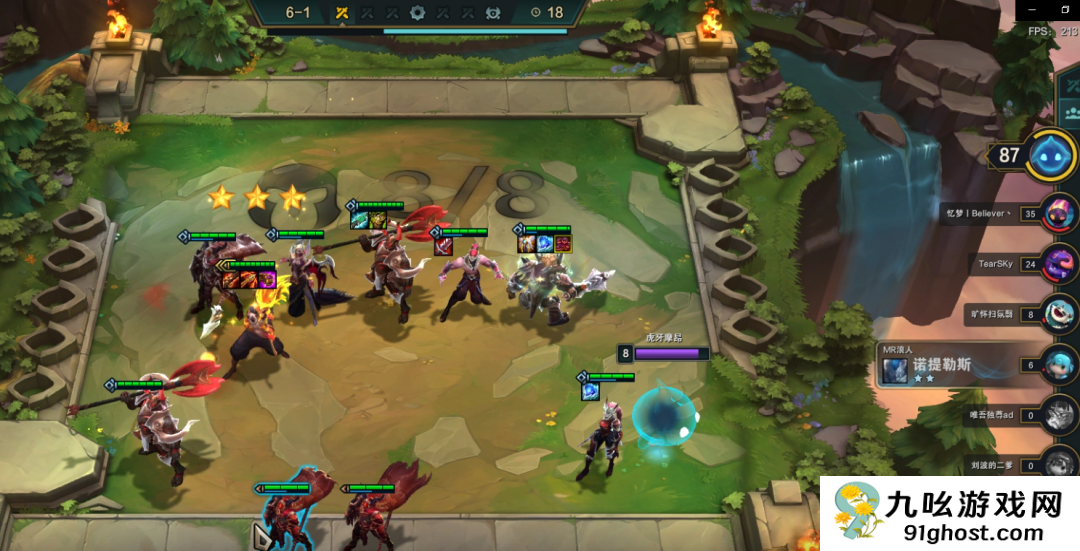
Task: View Believer's board from the scoreboard
Action: tap(1058, 213)
